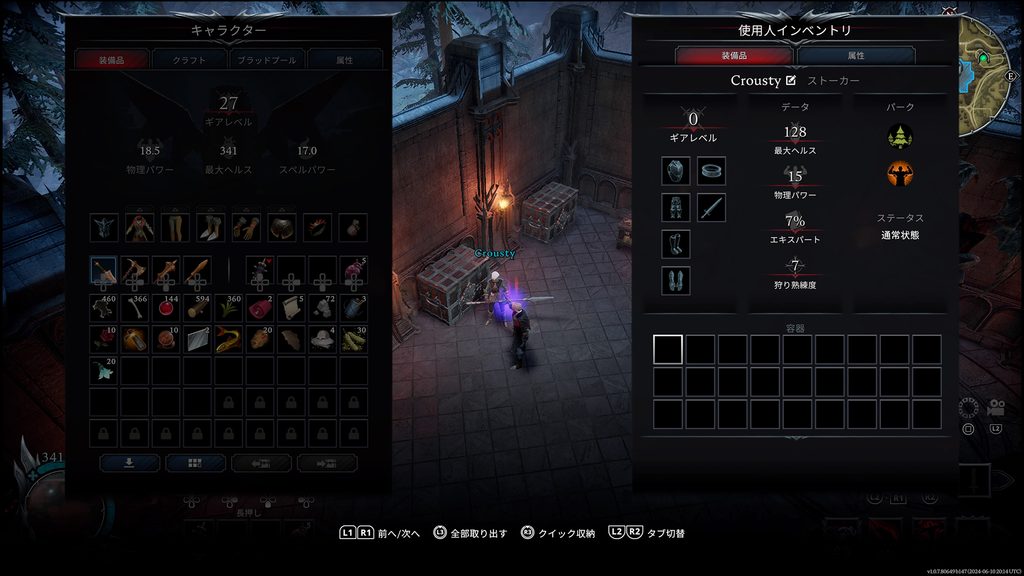Select the fish item in inventory
The image size is (1024, 576).
[x=228, y=339]
